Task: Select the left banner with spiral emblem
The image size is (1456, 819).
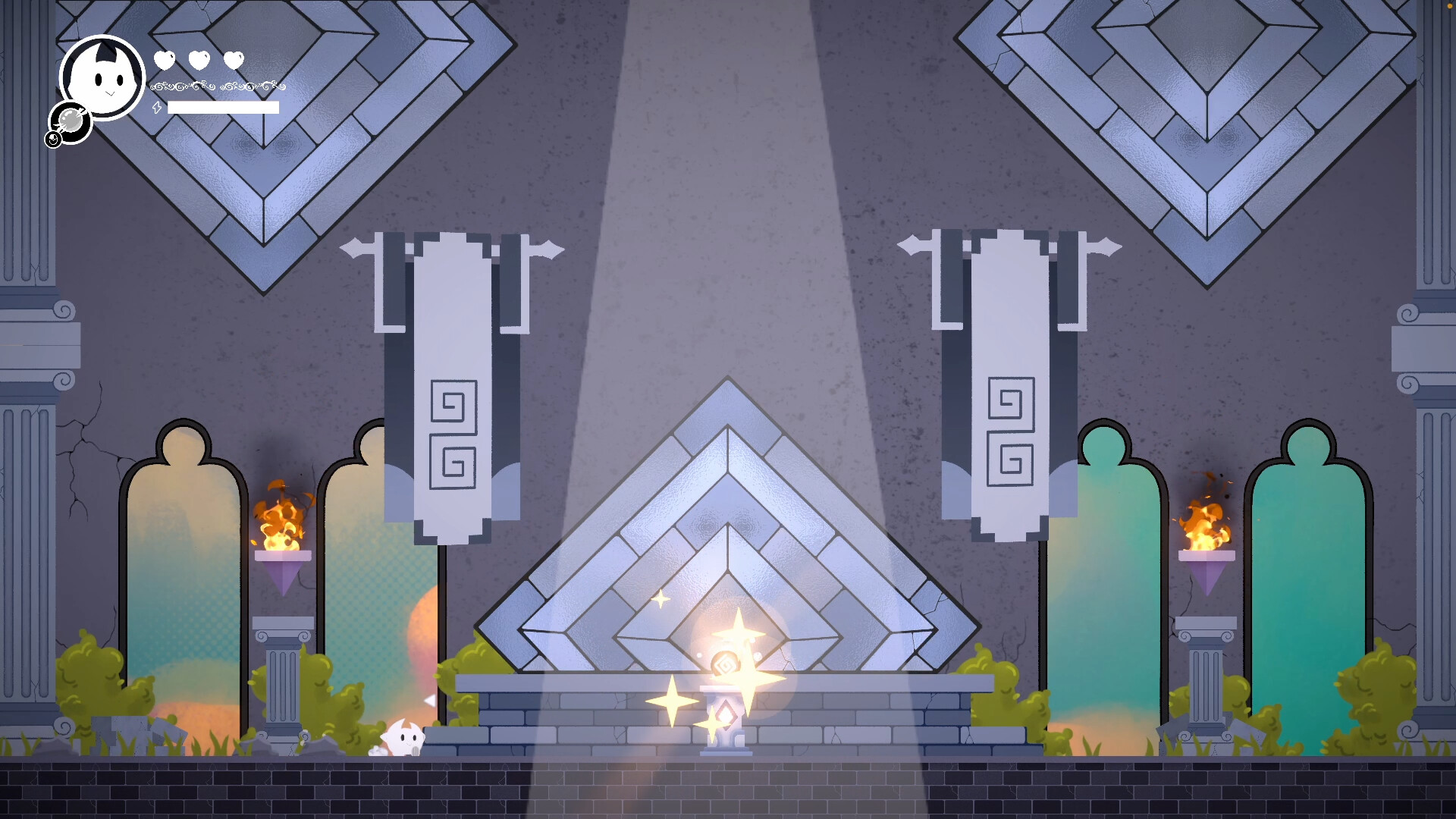Action: [x=453, y=425]
